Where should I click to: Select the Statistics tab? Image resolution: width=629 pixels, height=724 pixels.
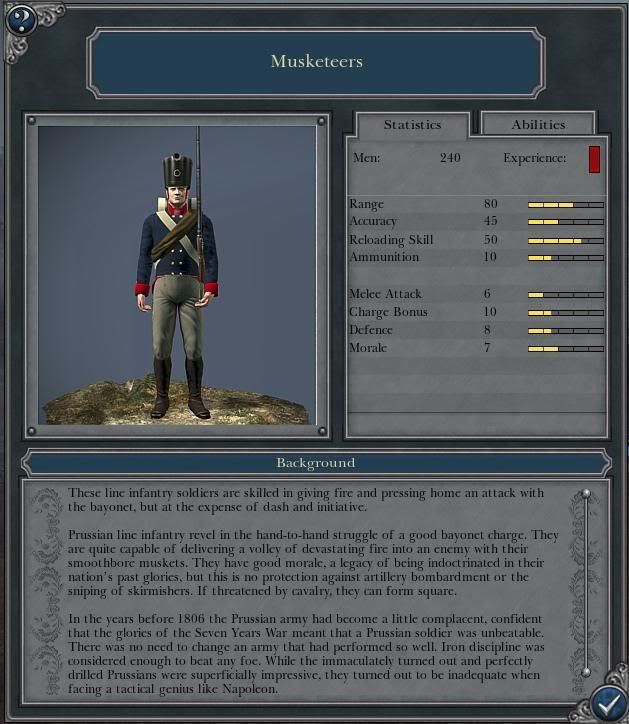pos(412,124)
